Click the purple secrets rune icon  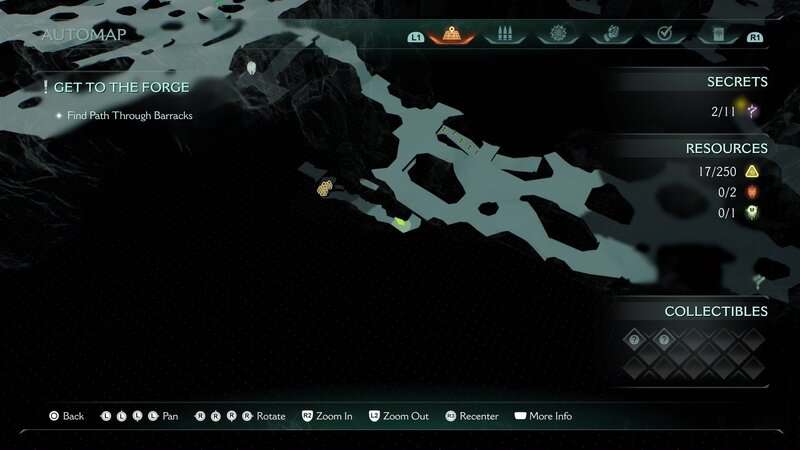753,111
